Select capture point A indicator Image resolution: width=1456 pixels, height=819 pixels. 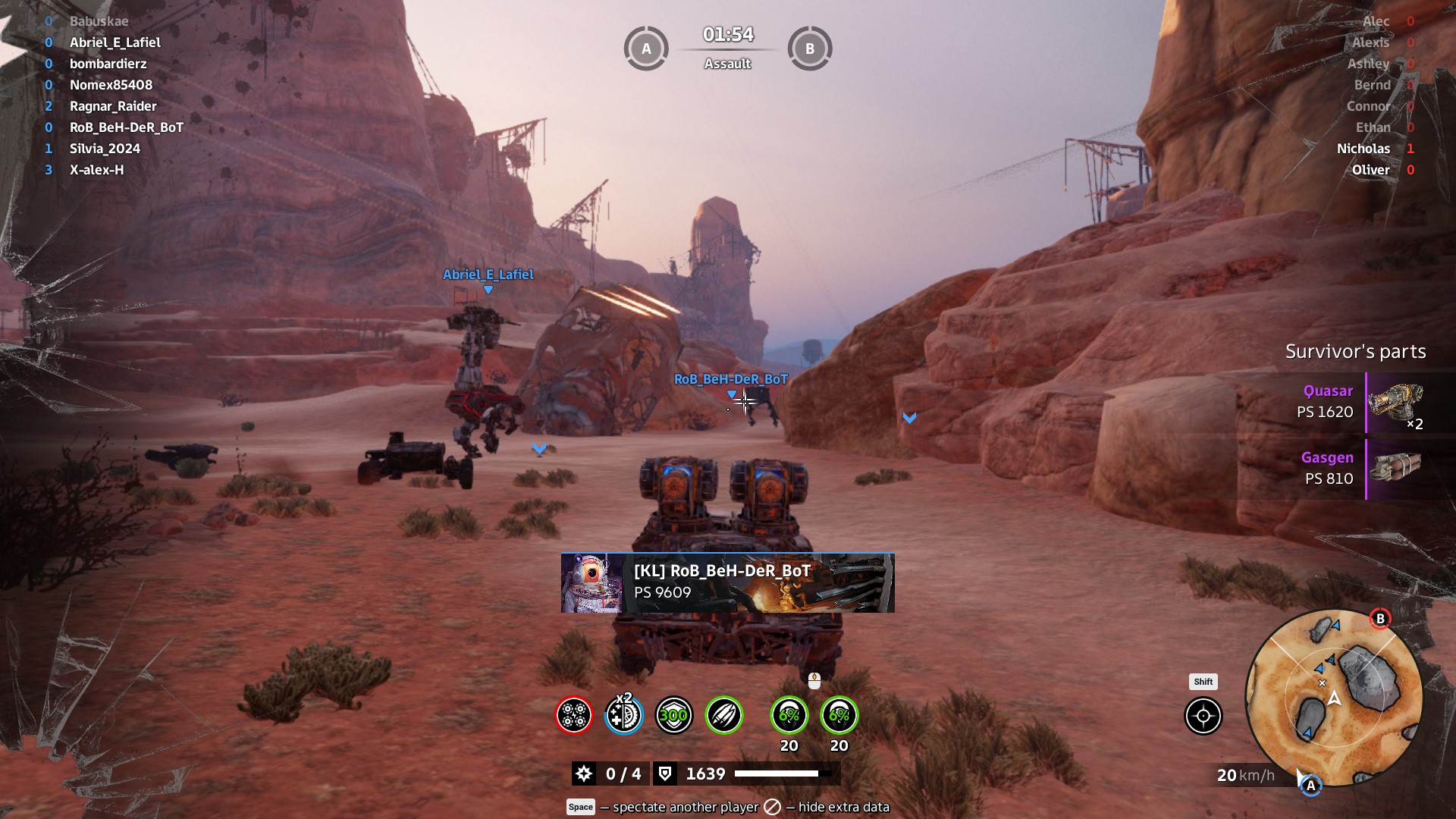click(x=646, y=49)
